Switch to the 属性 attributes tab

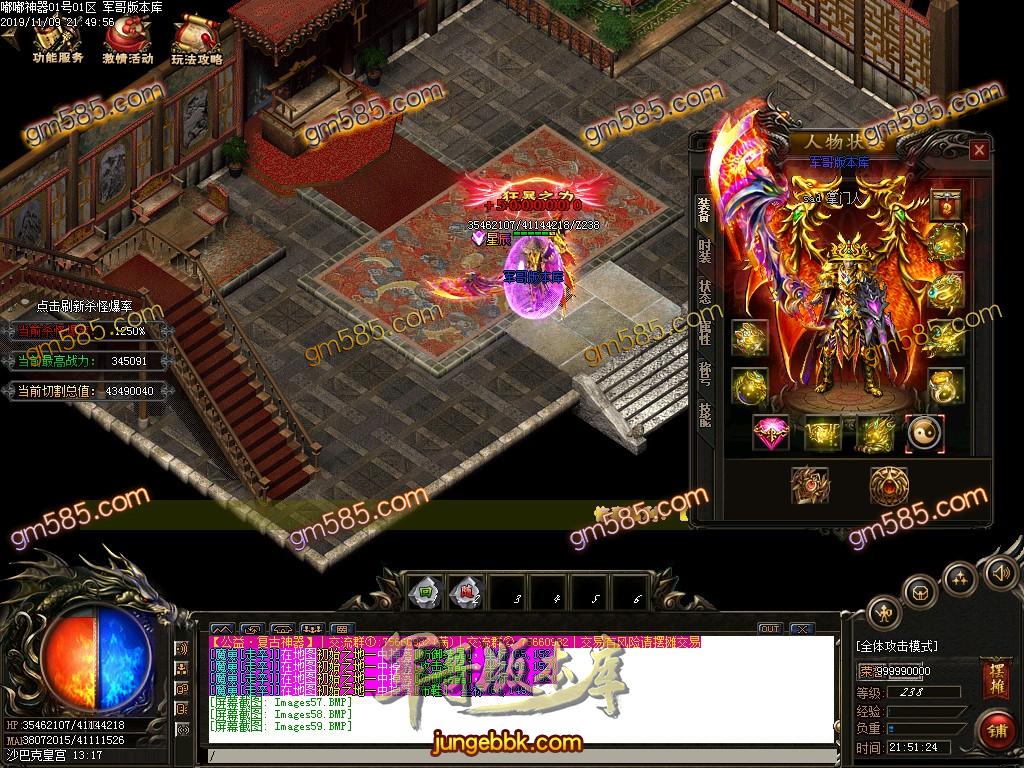(x=705, y=335)
